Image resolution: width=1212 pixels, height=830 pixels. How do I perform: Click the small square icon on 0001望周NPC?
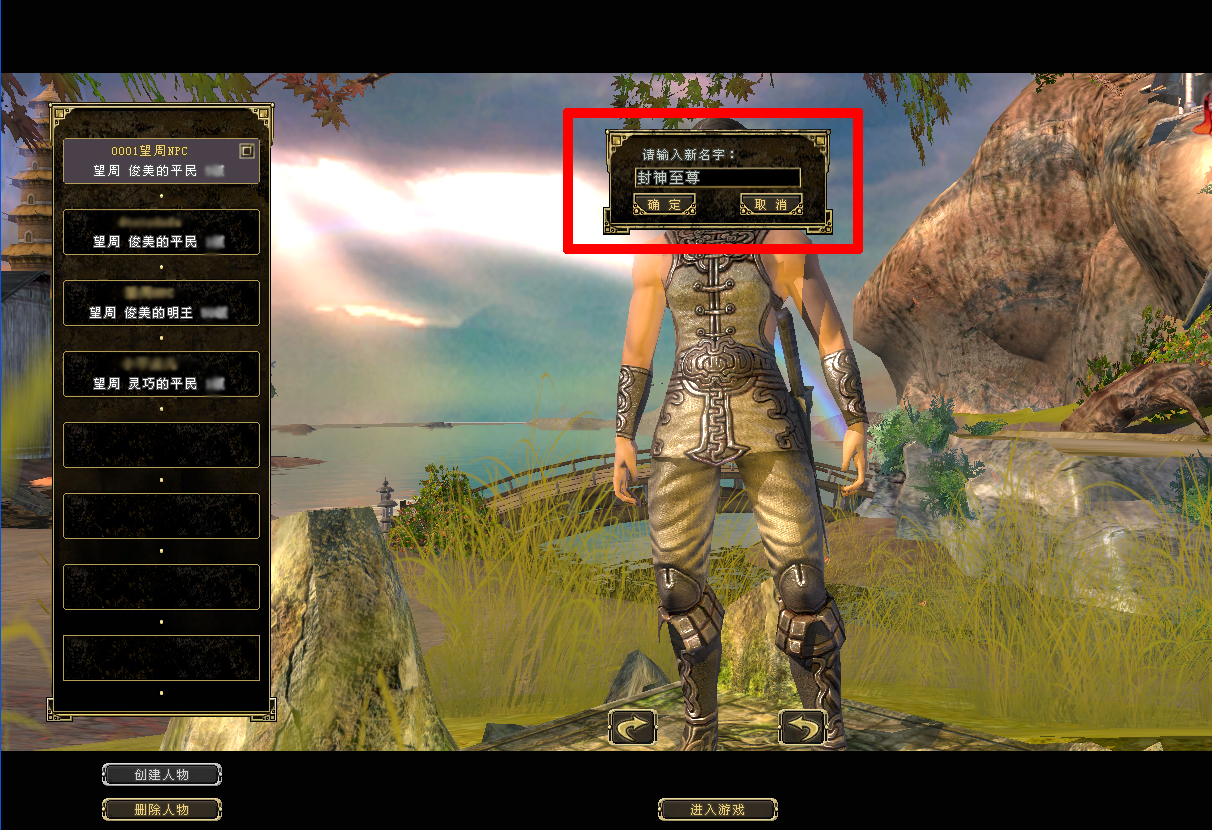(247, 151)
